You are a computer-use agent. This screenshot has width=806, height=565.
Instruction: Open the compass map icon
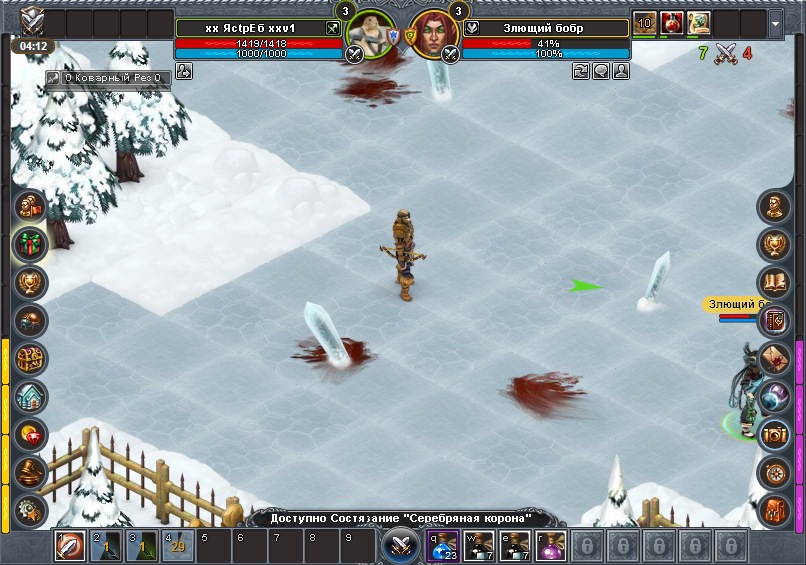point(775,472)
